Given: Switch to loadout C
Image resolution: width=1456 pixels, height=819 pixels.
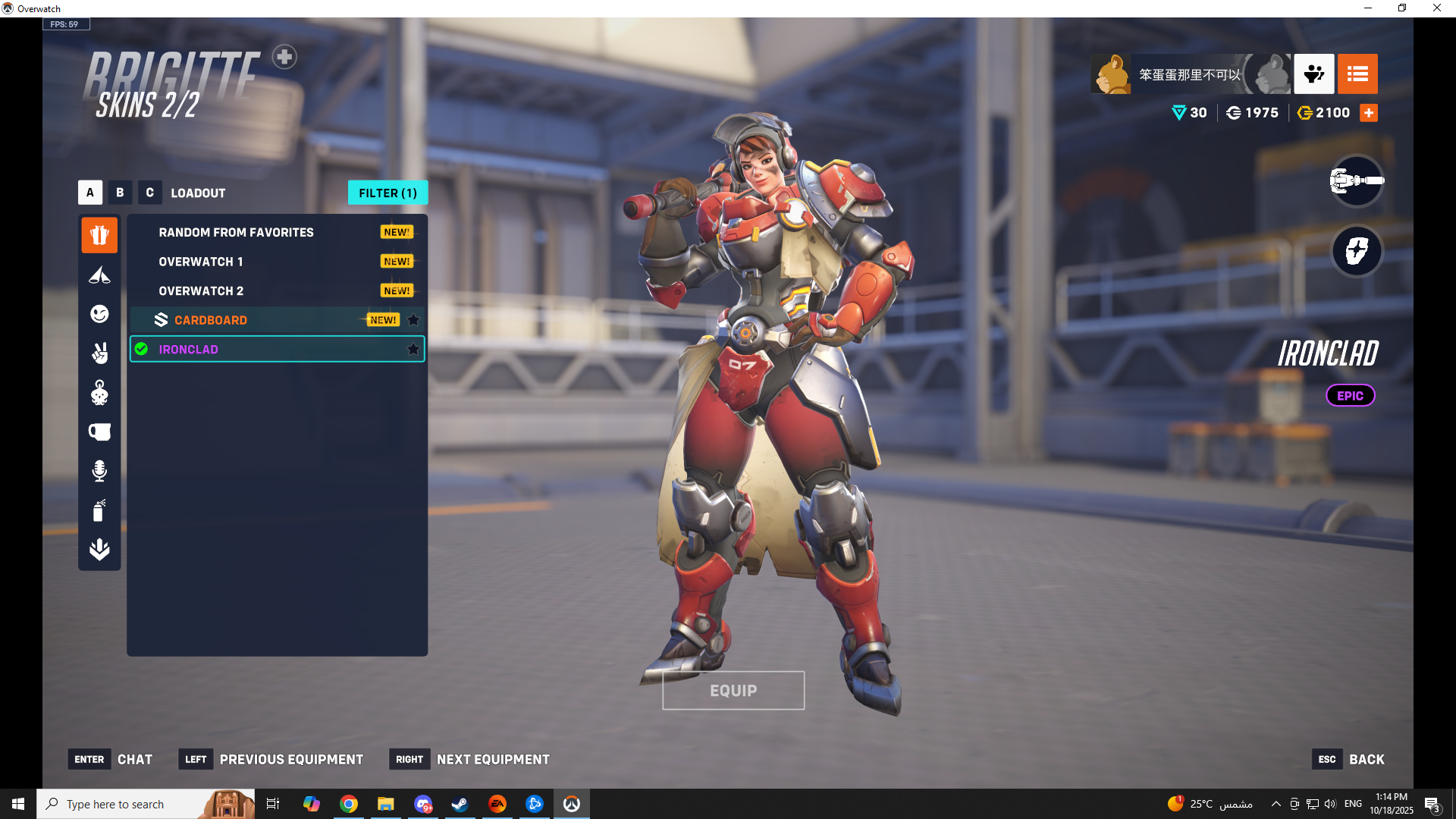Looking at the screenshot, I should point(149,193).
